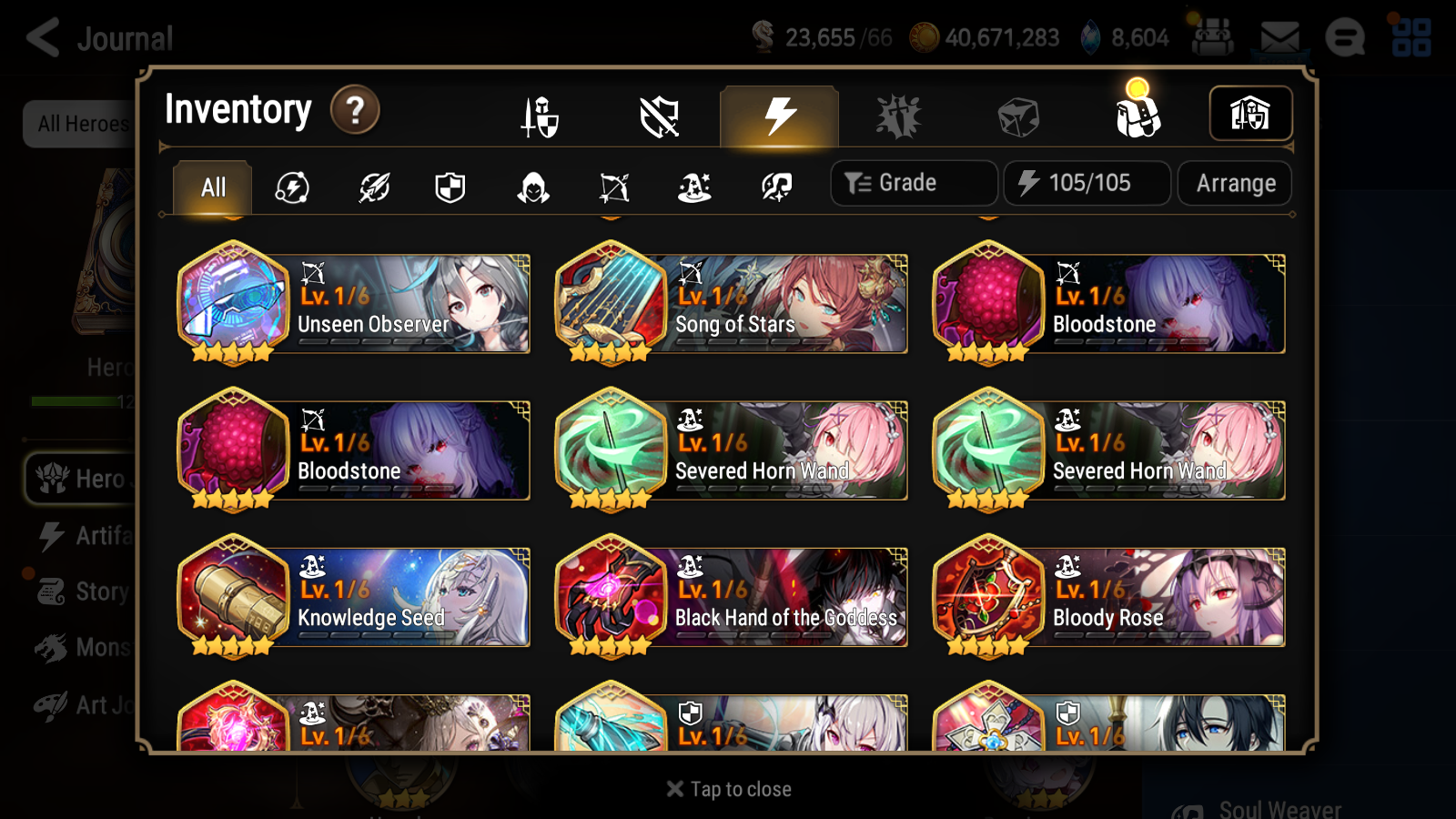Viewport: 1456px width, 819px height.
Task: Select the Artifacts lightning tab
Action: tap(777, 116)
